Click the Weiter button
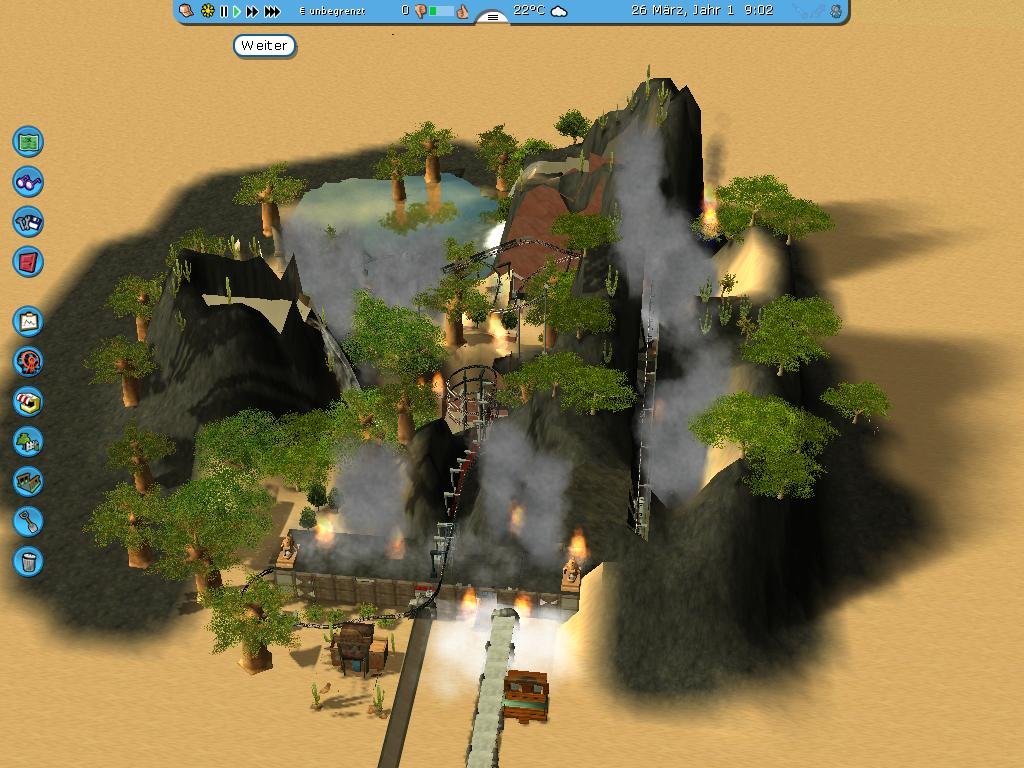Viewport: 1024px width, 768px height. coord(265,46)
